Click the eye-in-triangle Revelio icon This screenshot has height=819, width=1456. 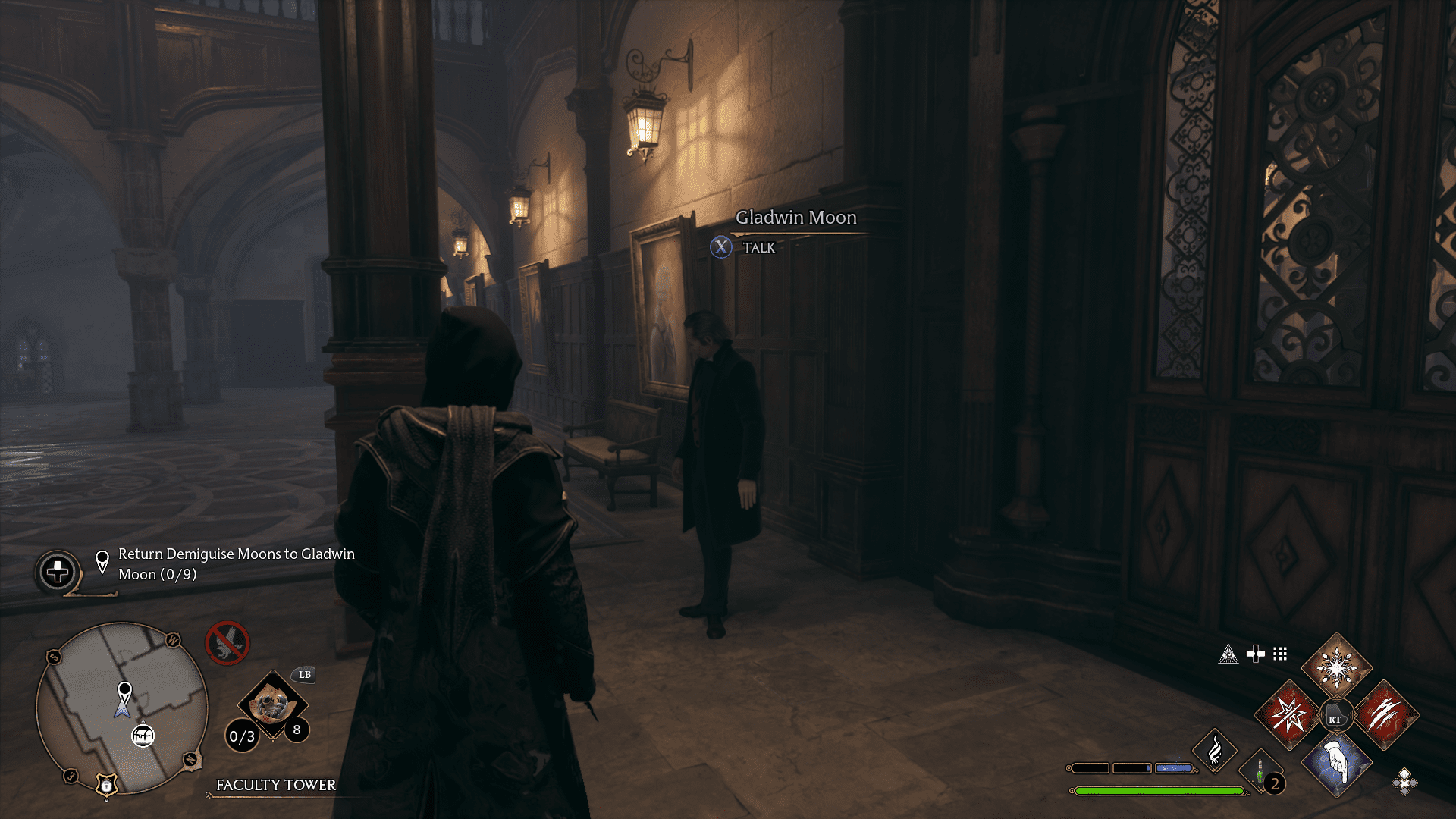pos(1228,654)
